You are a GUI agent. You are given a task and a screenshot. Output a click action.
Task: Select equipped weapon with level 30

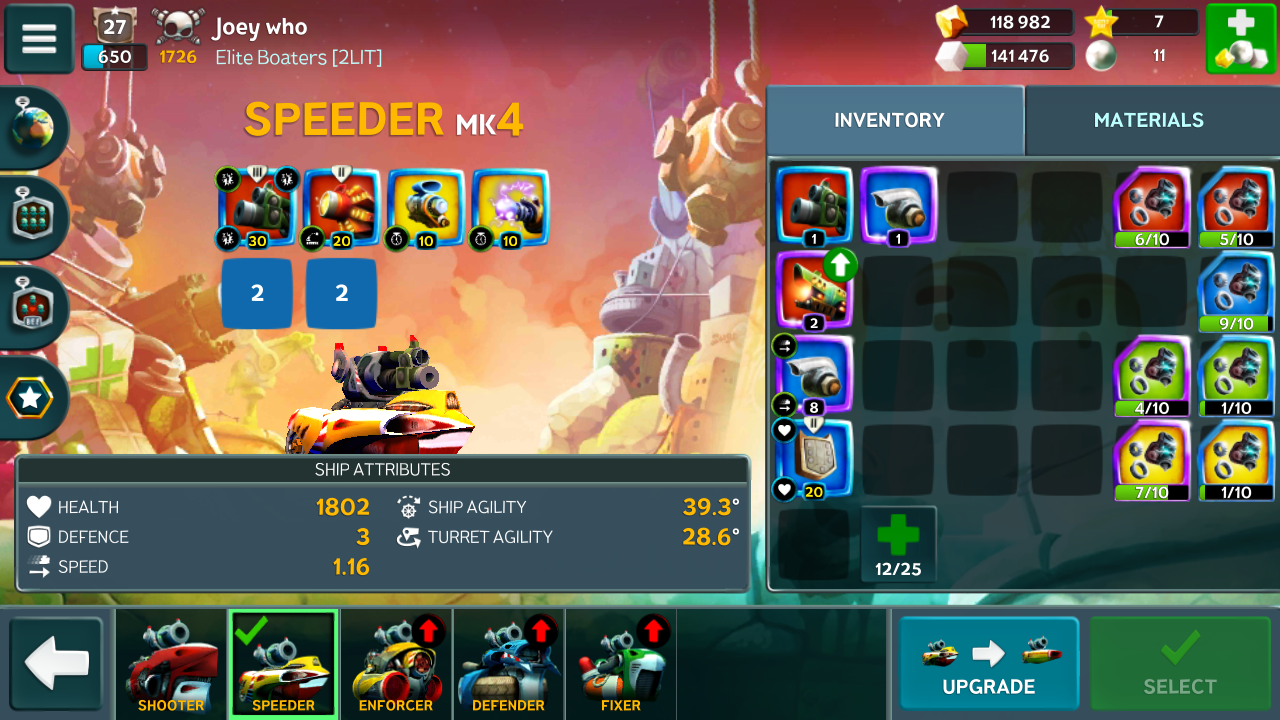tap(258, 207)
